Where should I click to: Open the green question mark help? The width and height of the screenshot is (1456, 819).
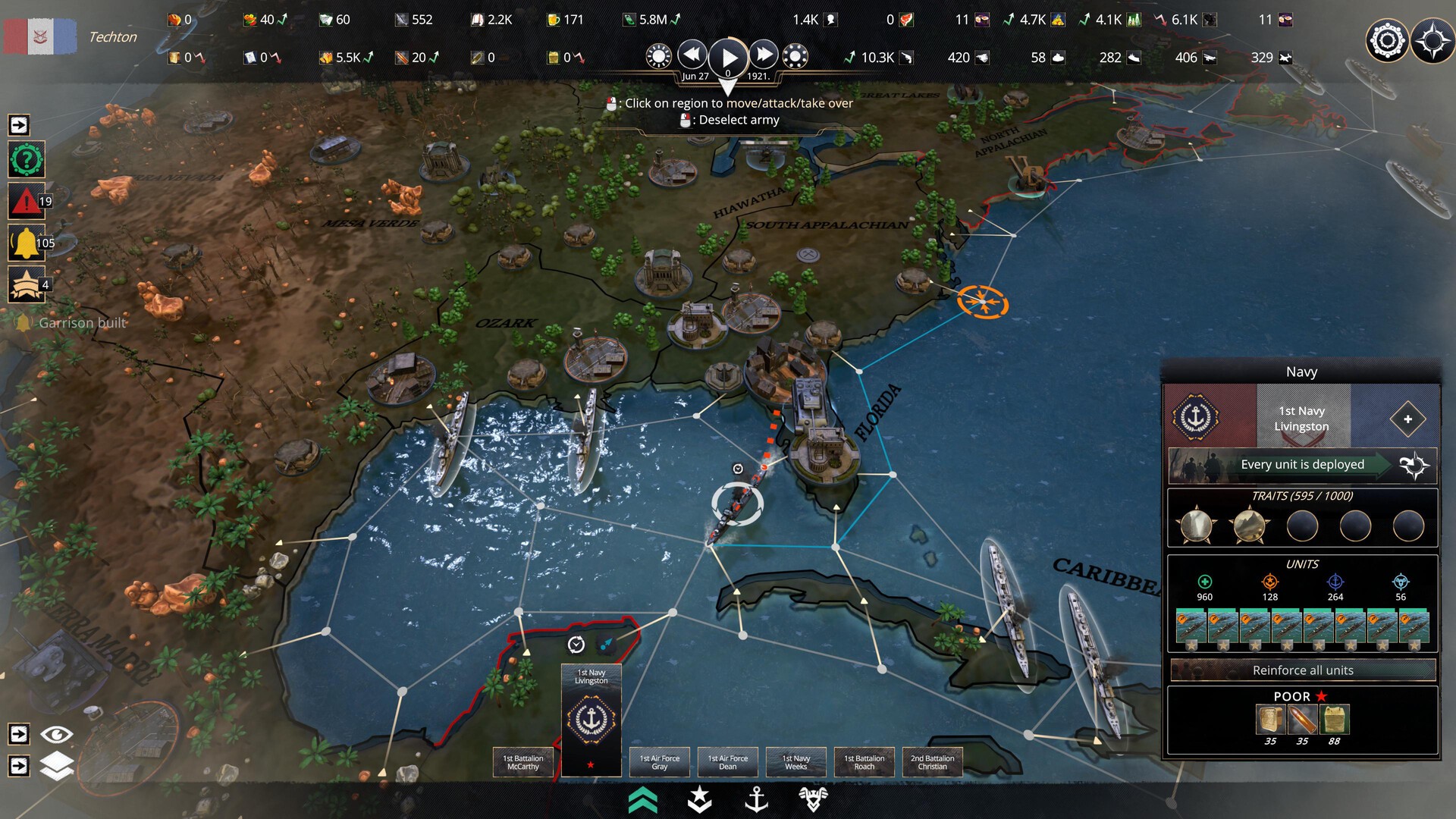(27, 160)
